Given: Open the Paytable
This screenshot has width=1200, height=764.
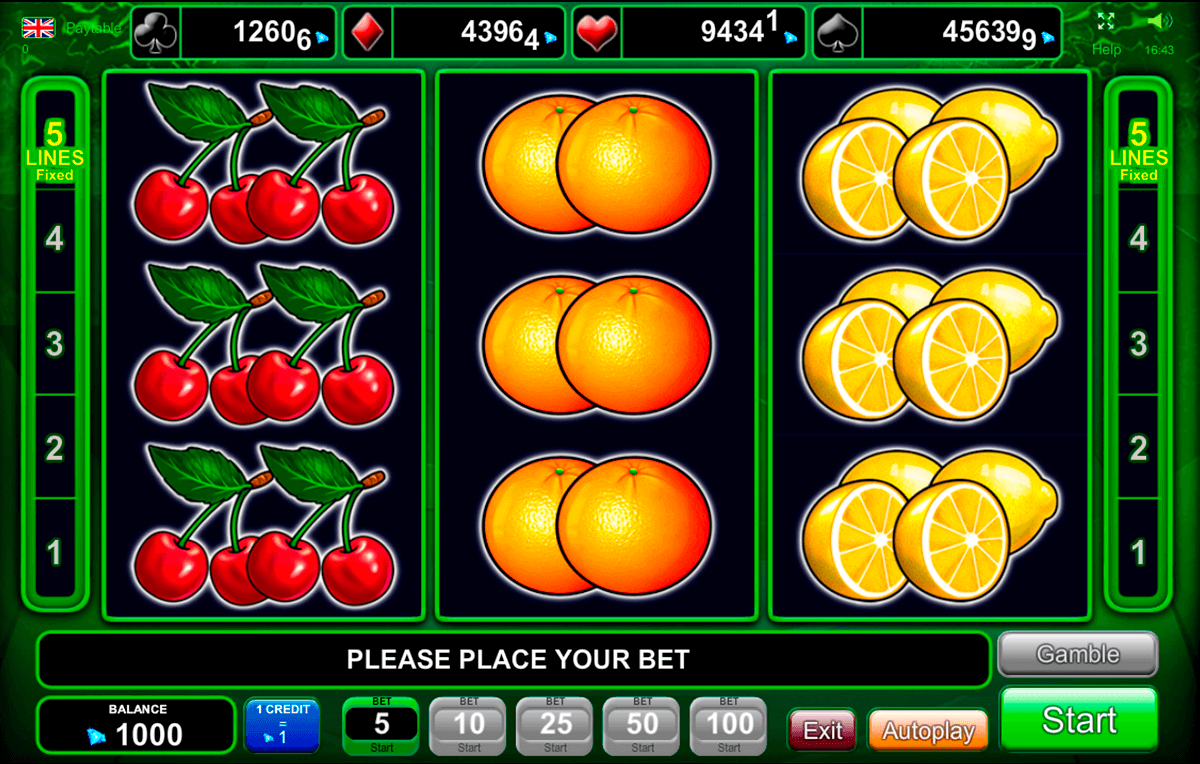Looking at the screenshot, I should [93, 28].
